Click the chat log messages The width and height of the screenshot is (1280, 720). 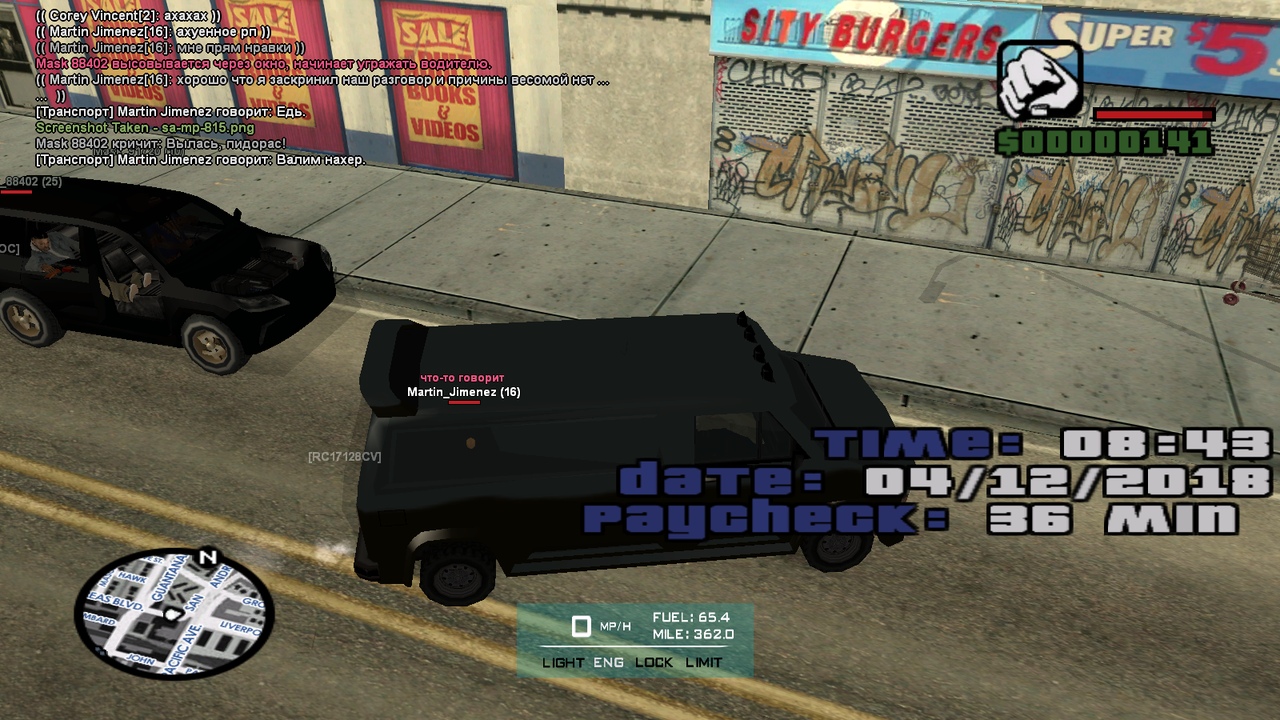[300, 88]
